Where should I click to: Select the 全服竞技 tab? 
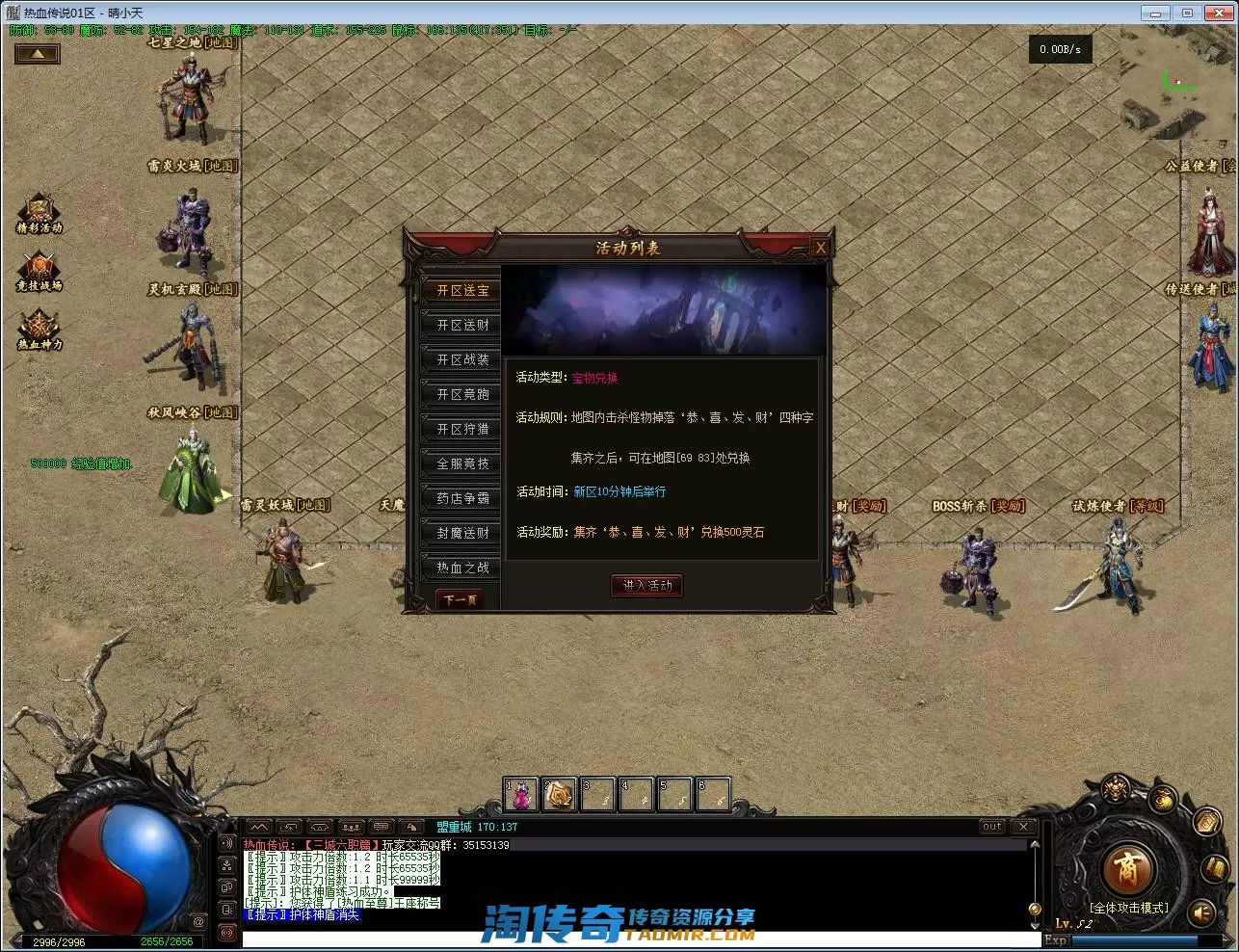point(462,463)
